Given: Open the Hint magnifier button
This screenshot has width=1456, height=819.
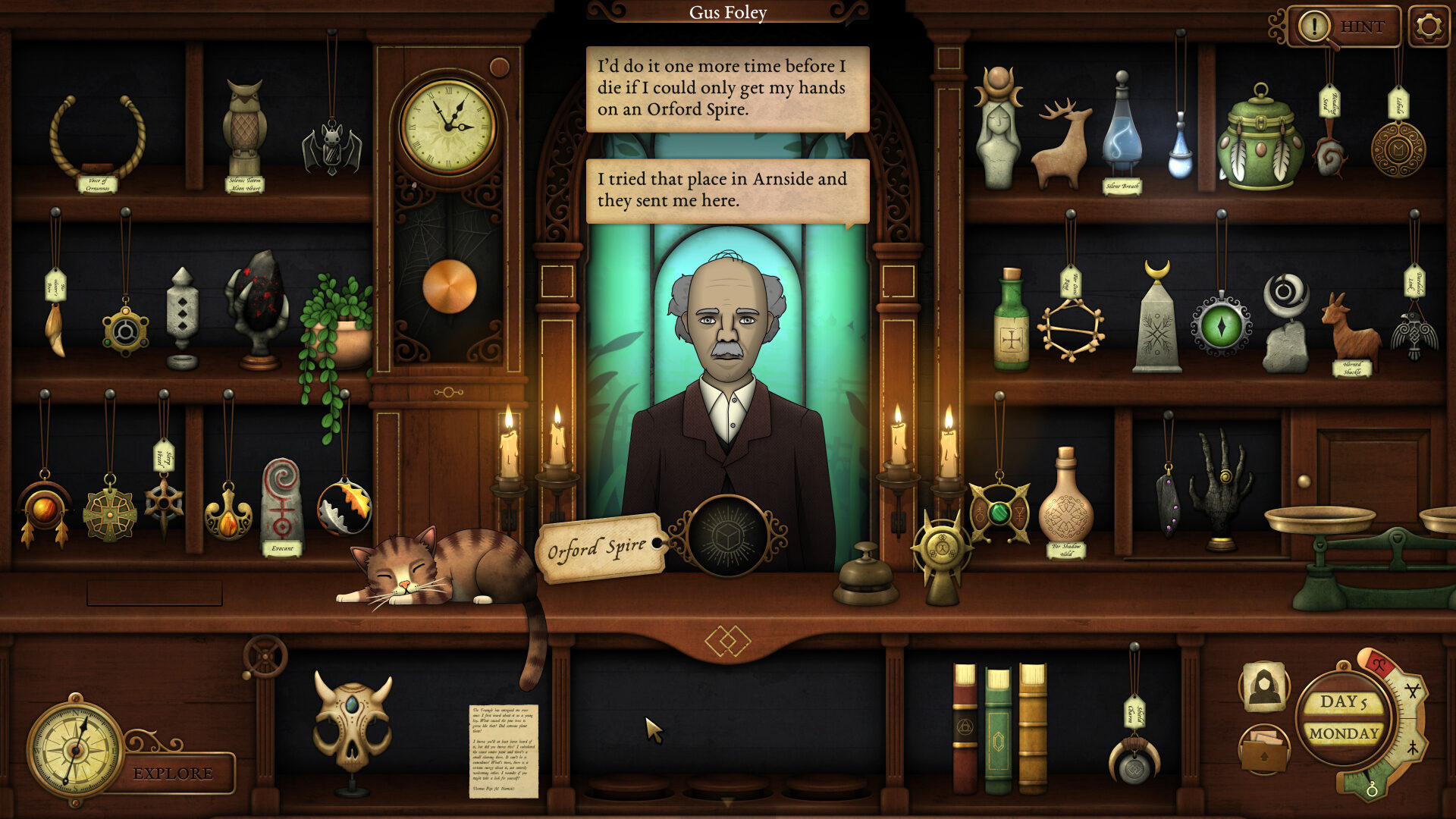Looking at the screenshot, I should 1344,27.
